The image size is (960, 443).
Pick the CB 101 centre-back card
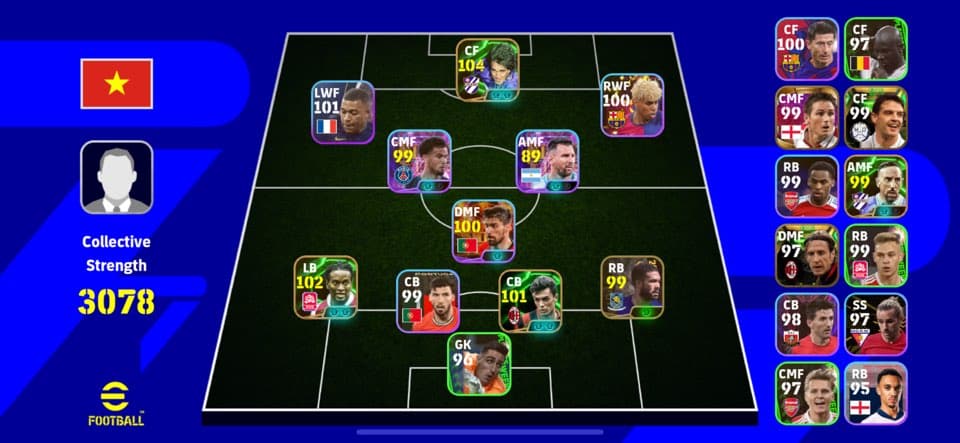point(530,301)
